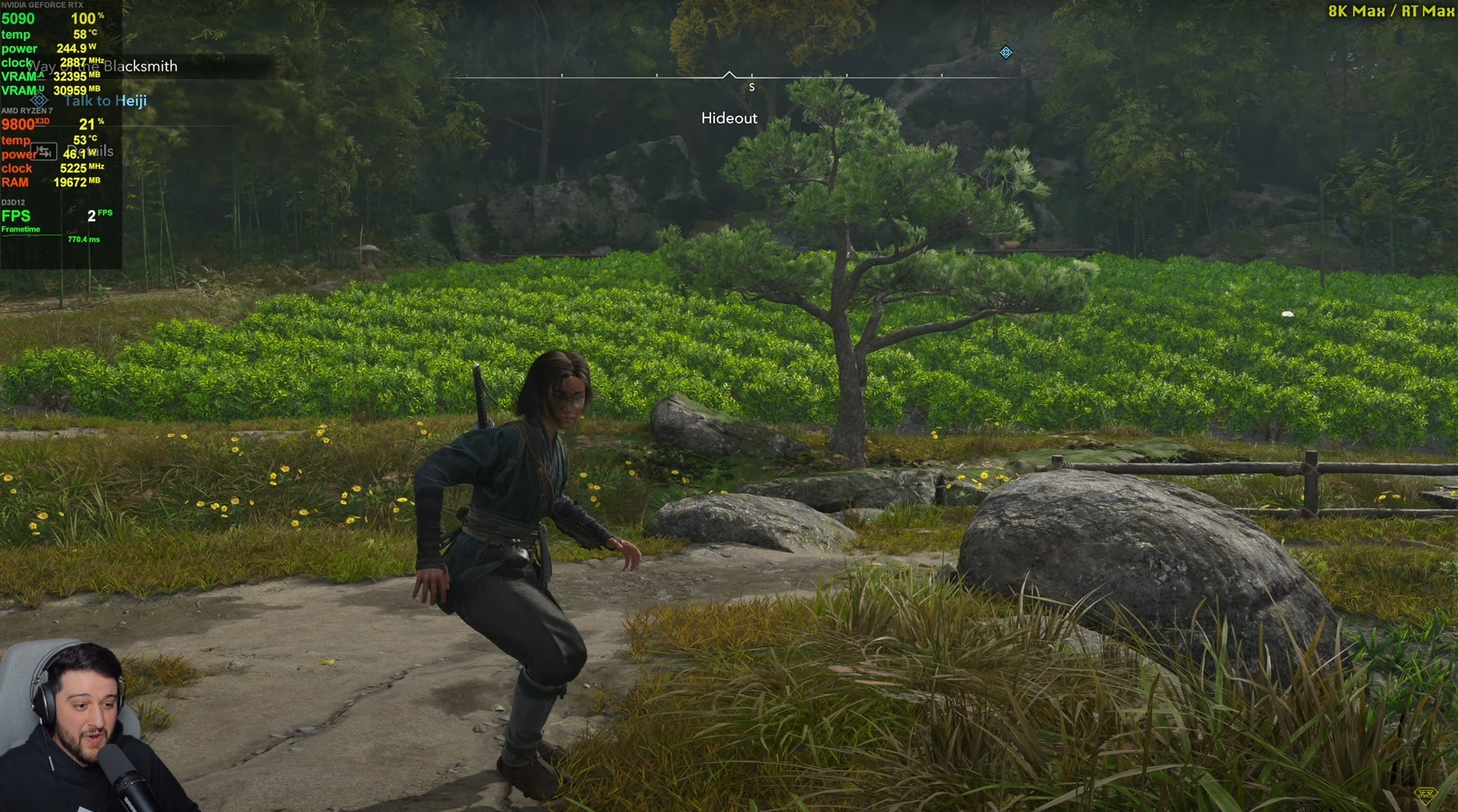1458x812 pixels.
Task: Click the Talk to Heiji objective
Action: tap(106, 100)
